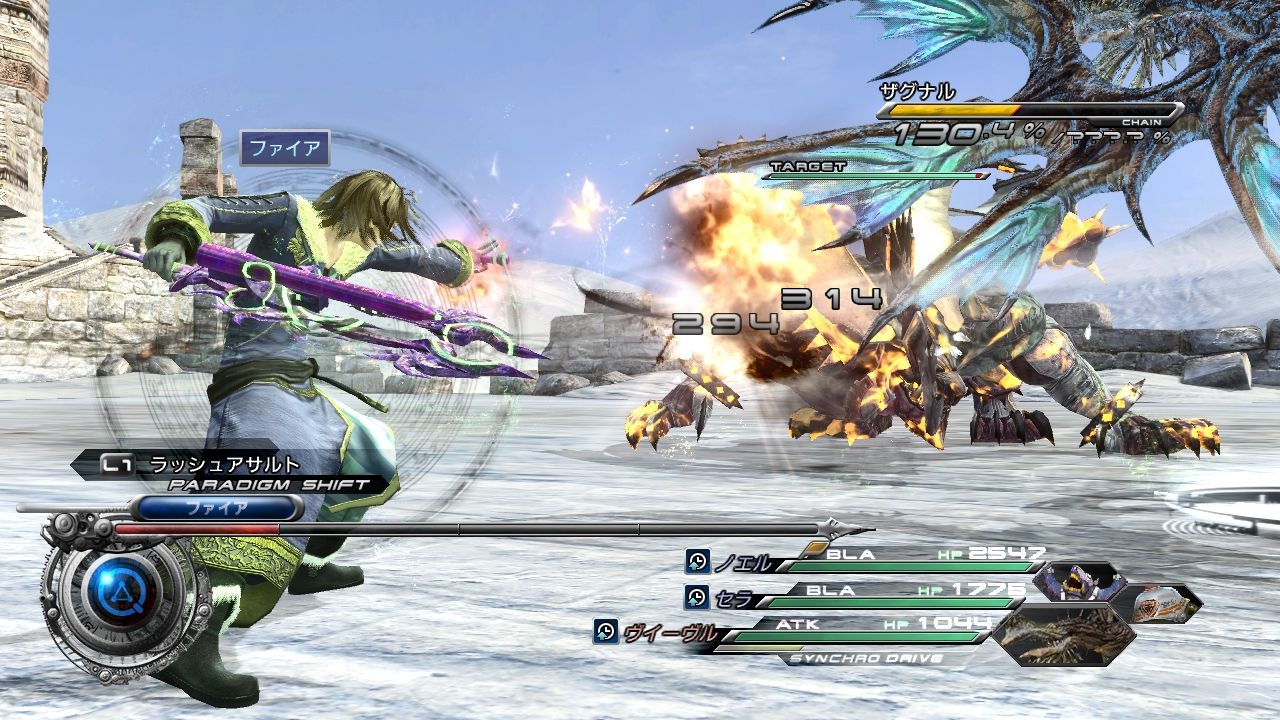Click the clock icon beside ノエル
This screenshot has width=1280, height=720.
click(697, 561)
